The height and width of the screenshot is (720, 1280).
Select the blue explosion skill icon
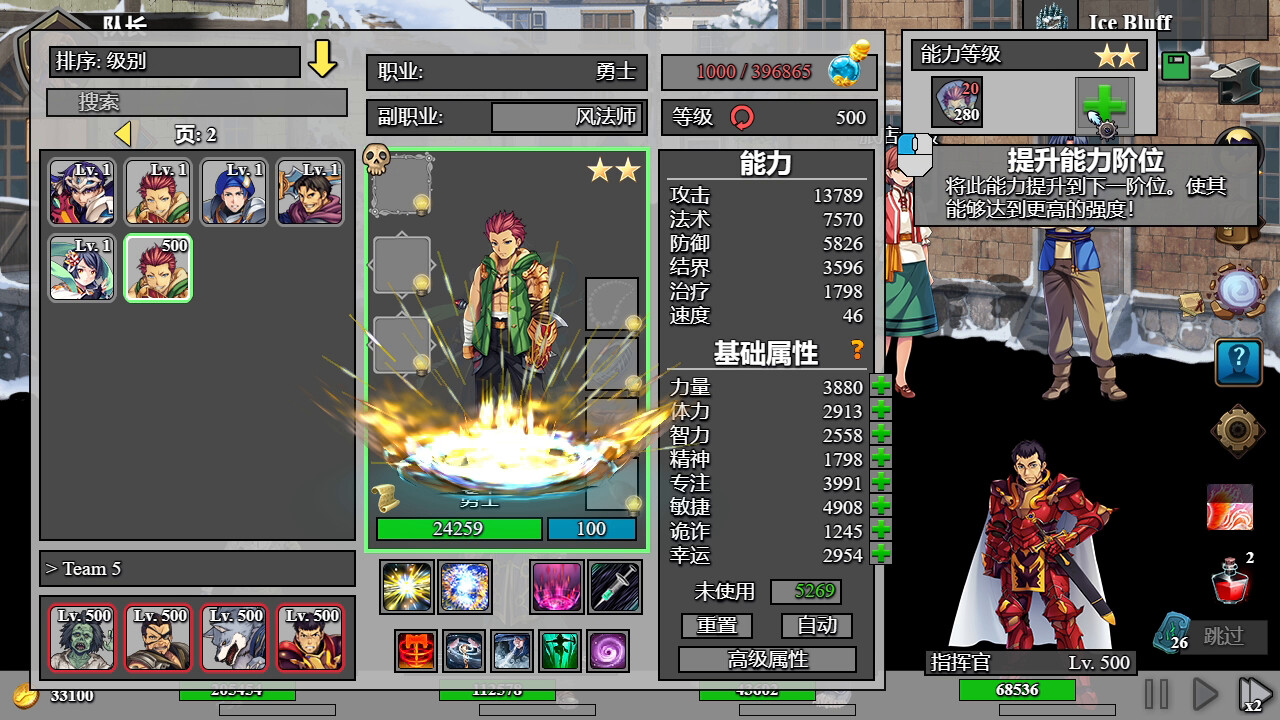coord(466,586)
